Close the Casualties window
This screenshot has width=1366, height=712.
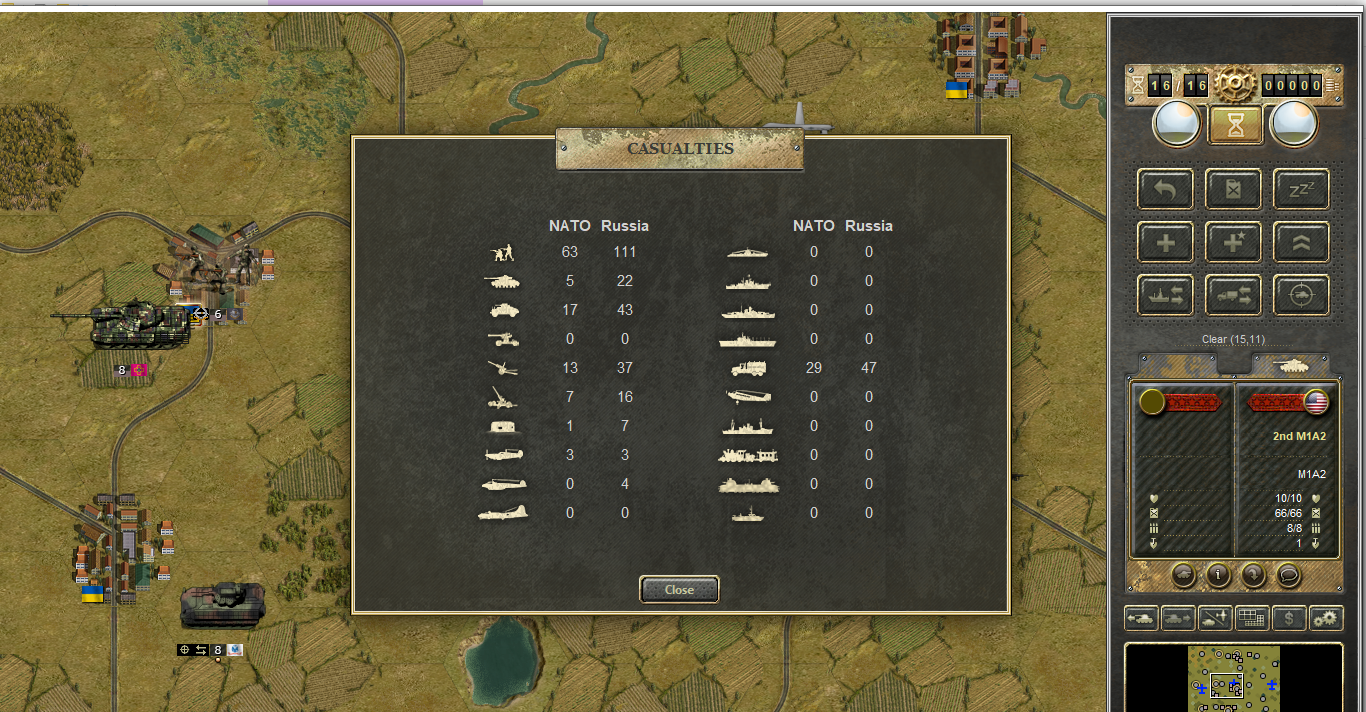pos(679,589)
